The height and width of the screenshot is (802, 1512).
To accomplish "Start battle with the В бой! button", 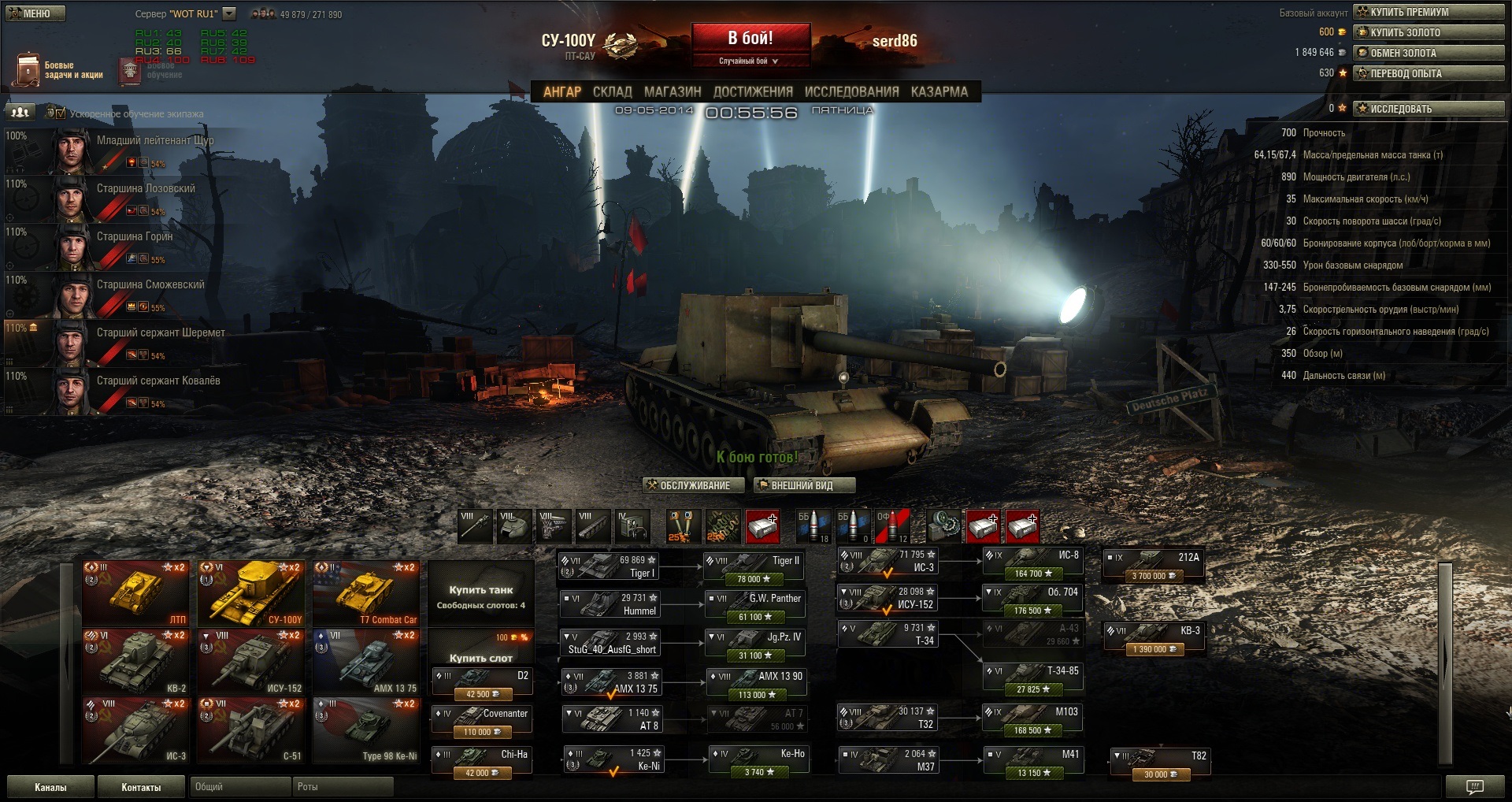I will point(750,39).
